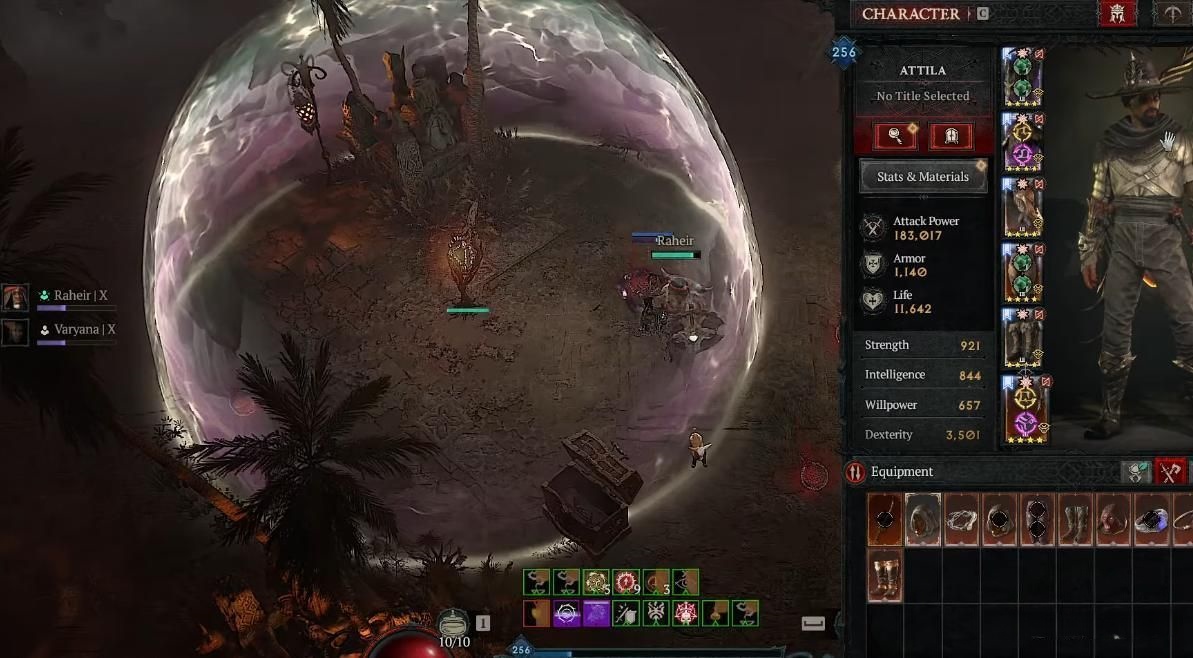Select the red helmet character tab
The height and width of the screenshot is (658, 1193).
point(1115,14)
